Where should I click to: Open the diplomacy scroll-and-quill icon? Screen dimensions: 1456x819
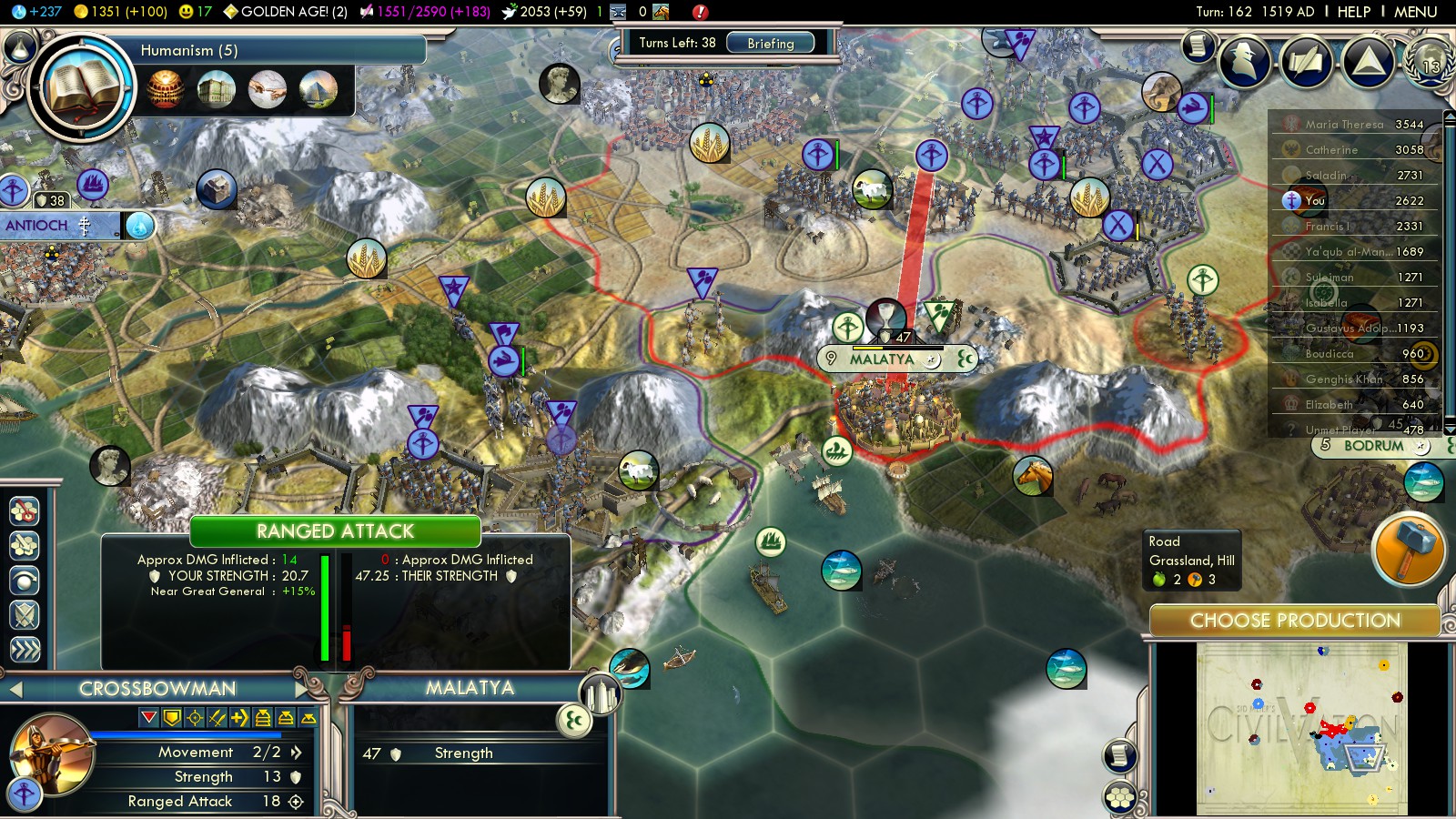point(1306,61)
